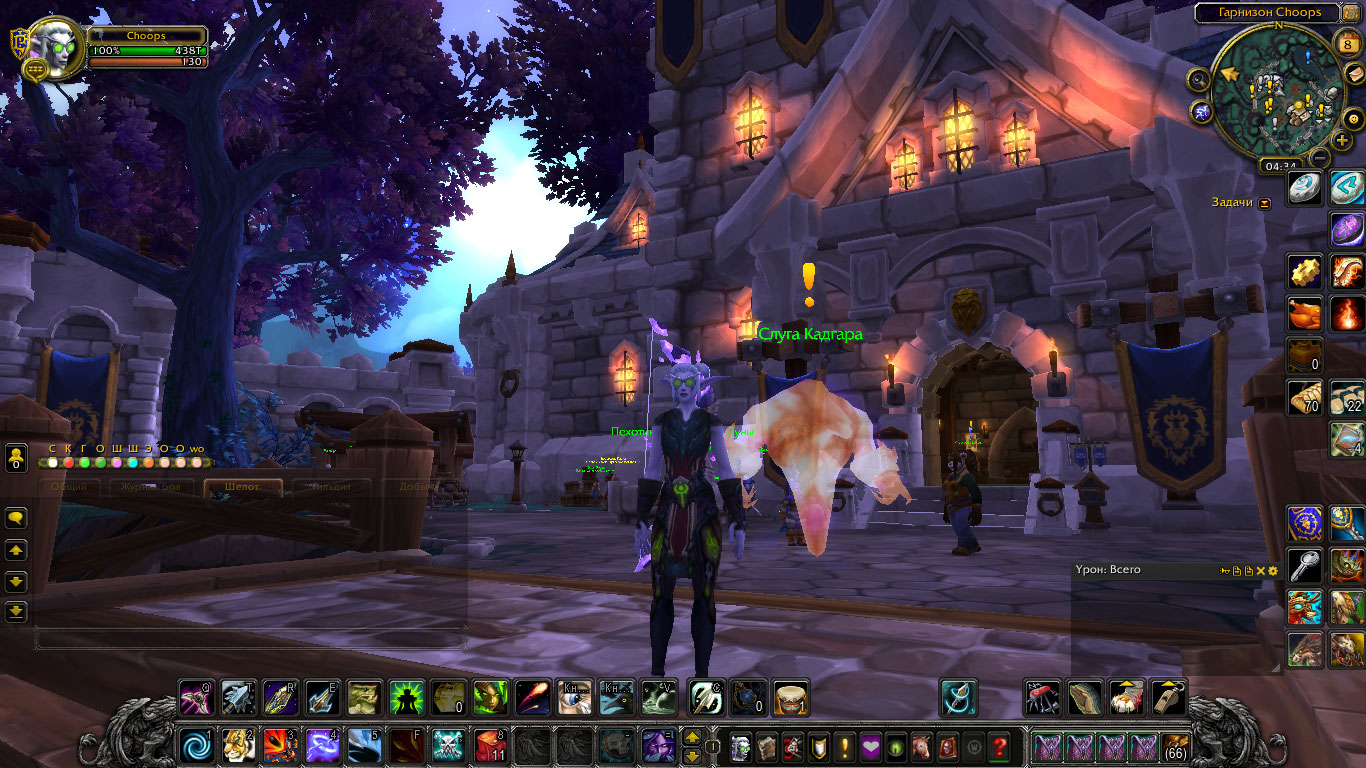
Task: Open the yellow exclamation quest log button
Action: [x=844, y=746]
